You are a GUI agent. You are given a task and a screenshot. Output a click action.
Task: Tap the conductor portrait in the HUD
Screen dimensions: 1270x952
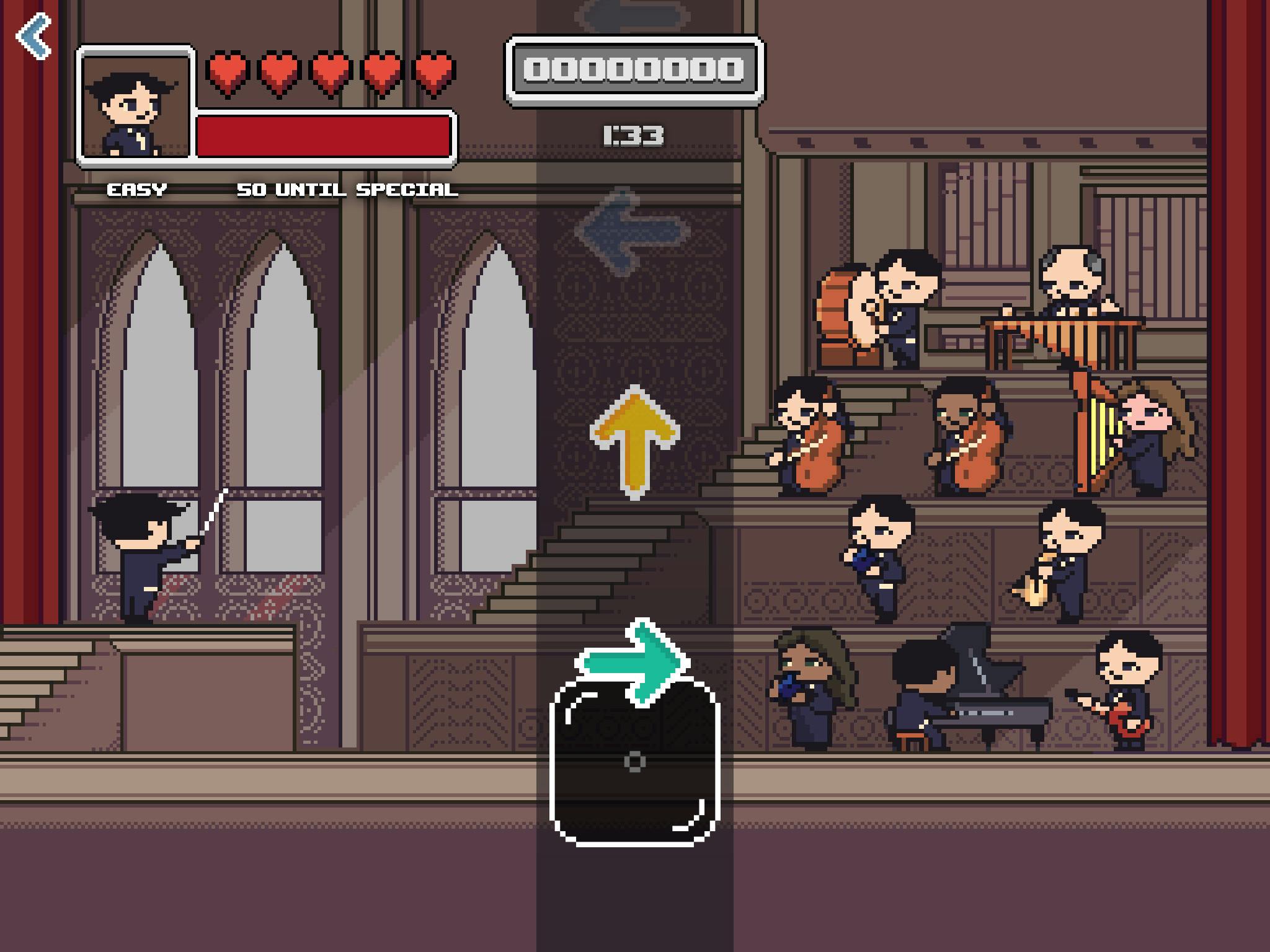[x=136, y=105]
